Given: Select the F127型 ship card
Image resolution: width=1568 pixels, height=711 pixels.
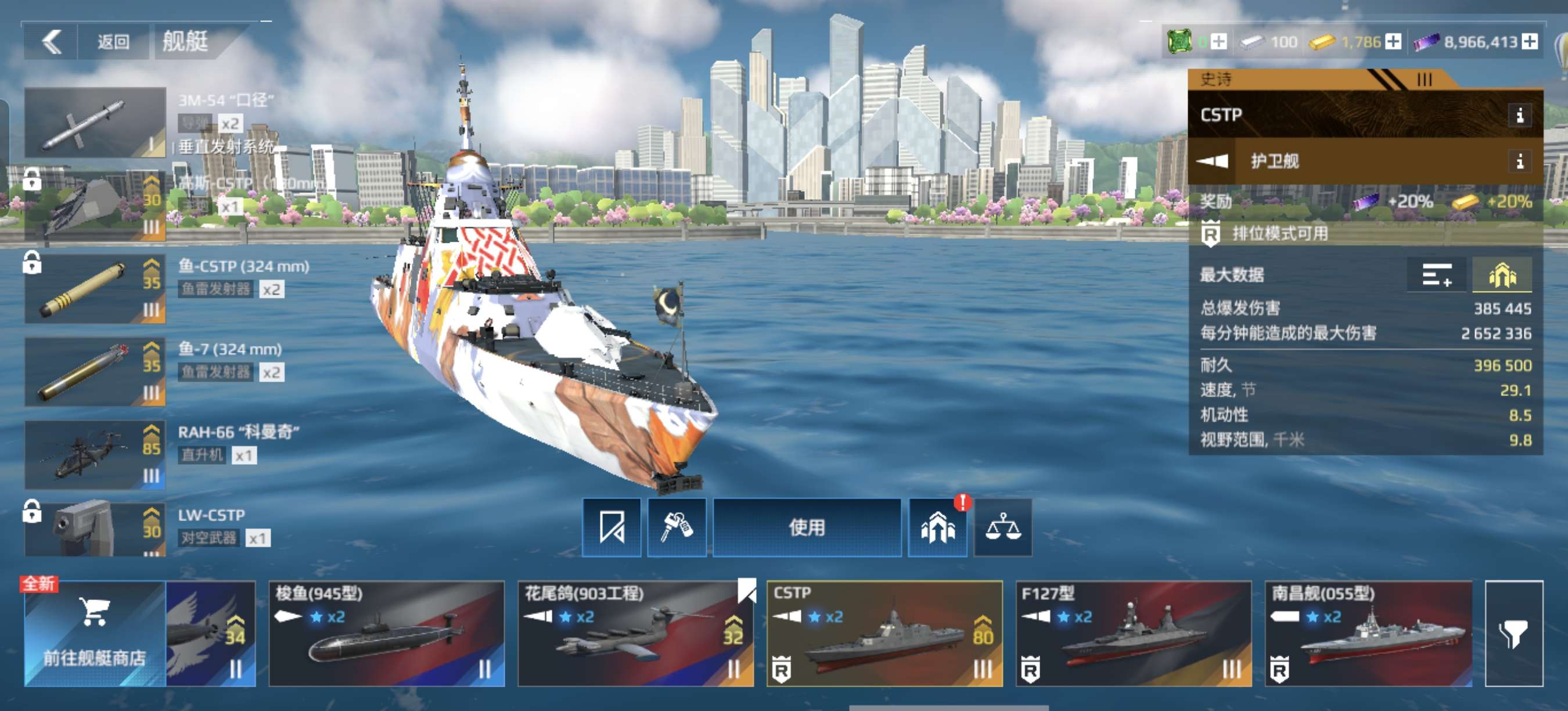Looking at the screenshot, I should [x=1134, y=633].
